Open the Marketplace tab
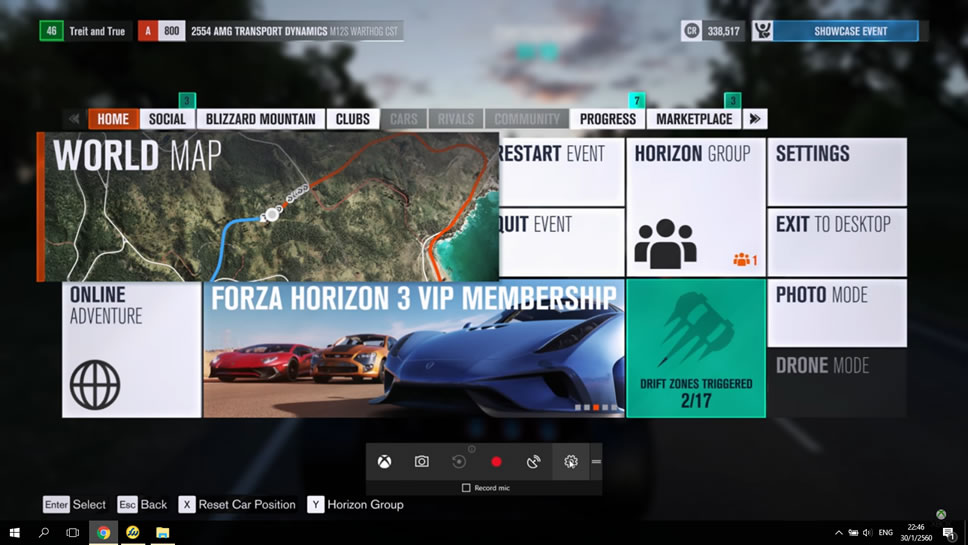This screenshot has height=545, width=968. [x=694, y=119]
